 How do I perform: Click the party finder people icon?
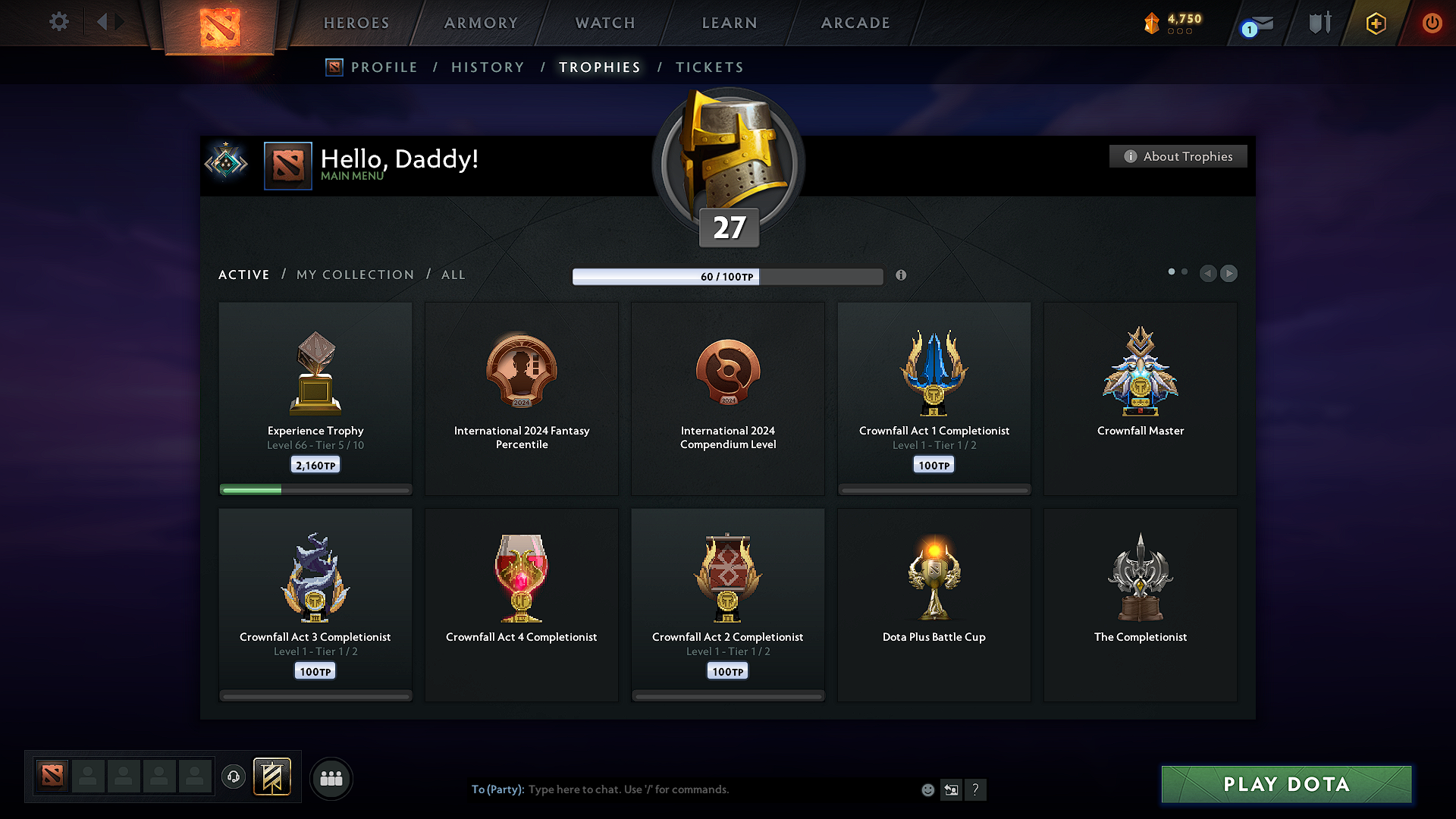click(x=331, y=778)
